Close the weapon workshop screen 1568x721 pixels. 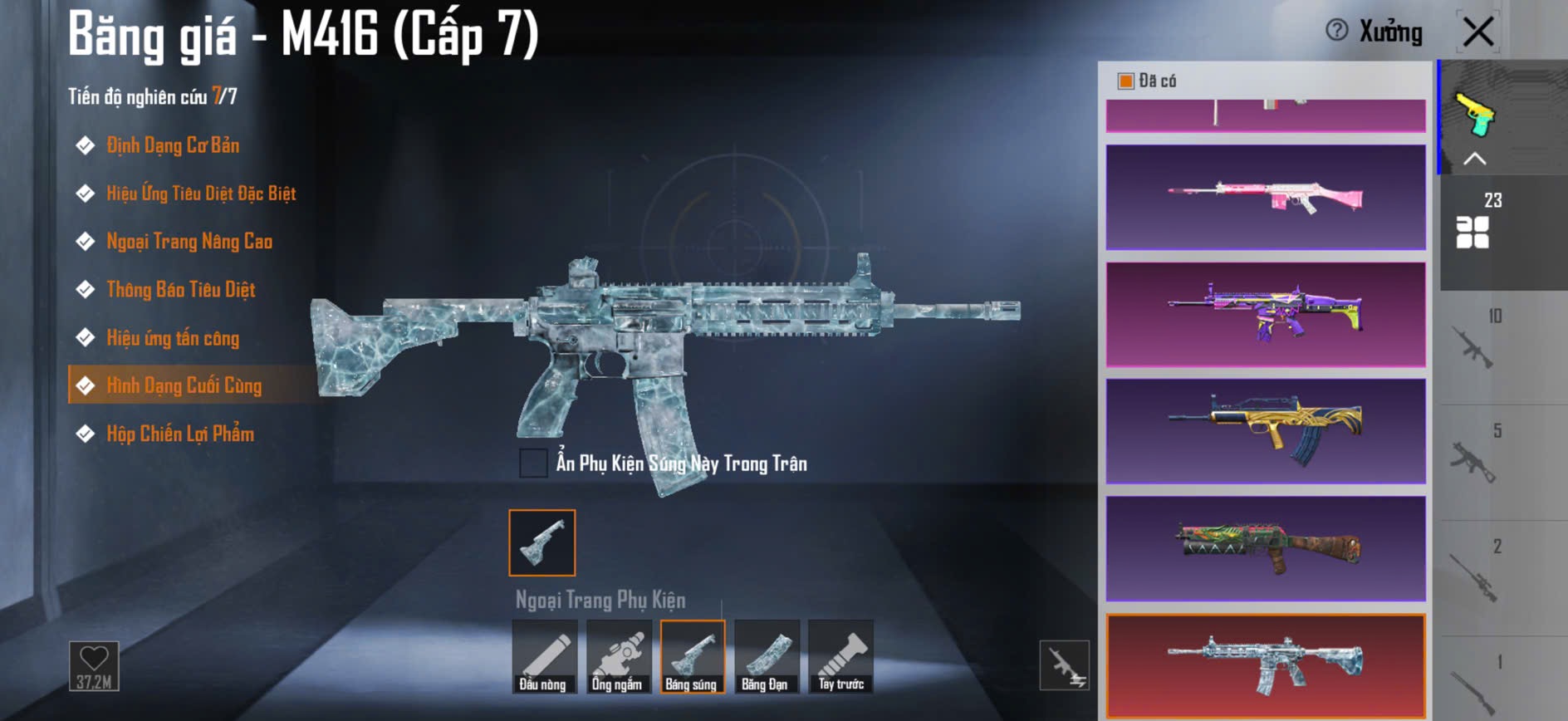click(x=1478, y=33)
